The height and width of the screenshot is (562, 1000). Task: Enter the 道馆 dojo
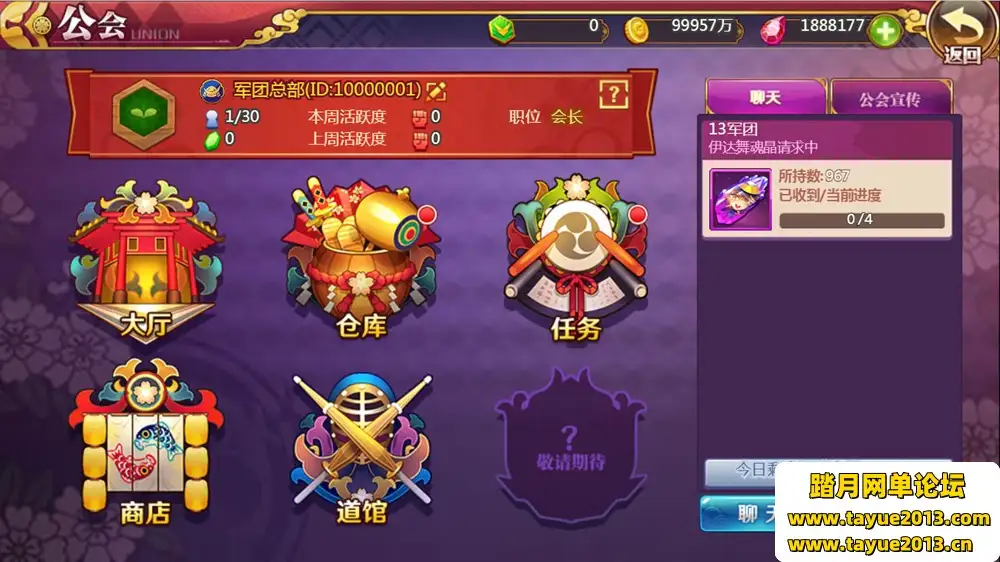tap(360, 448)
